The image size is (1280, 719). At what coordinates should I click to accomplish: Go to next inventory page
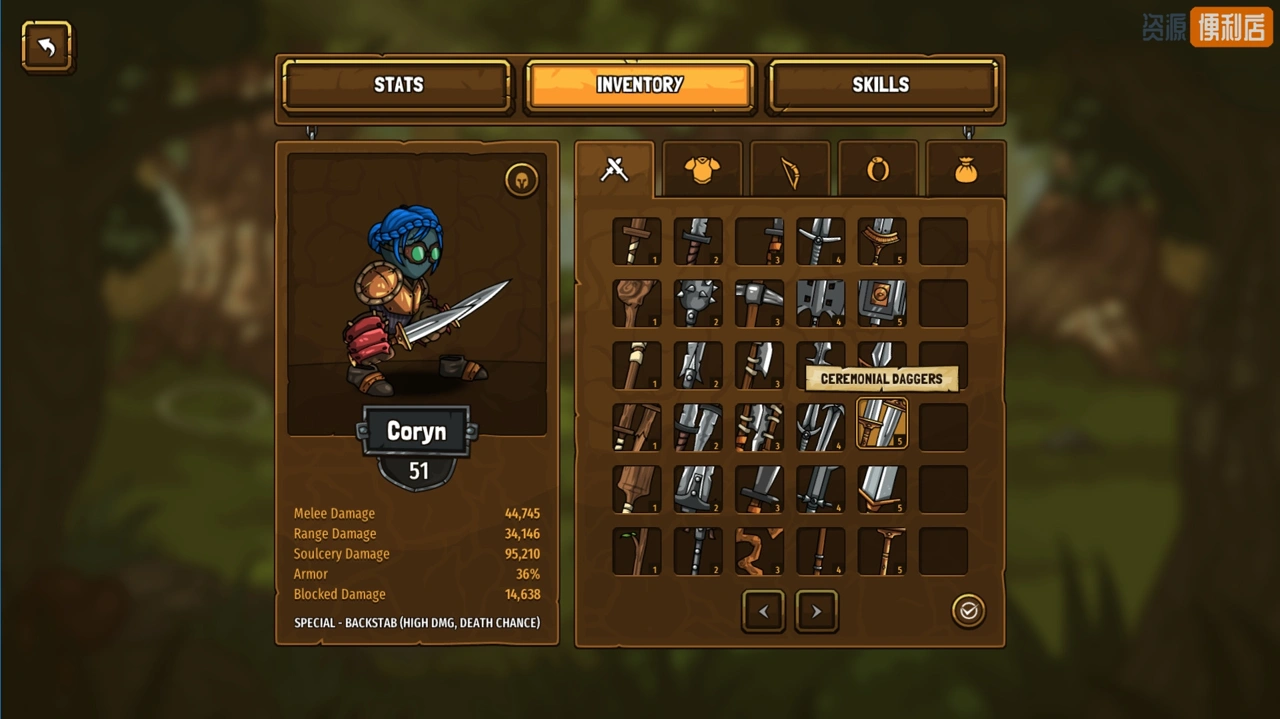[816, 611]
